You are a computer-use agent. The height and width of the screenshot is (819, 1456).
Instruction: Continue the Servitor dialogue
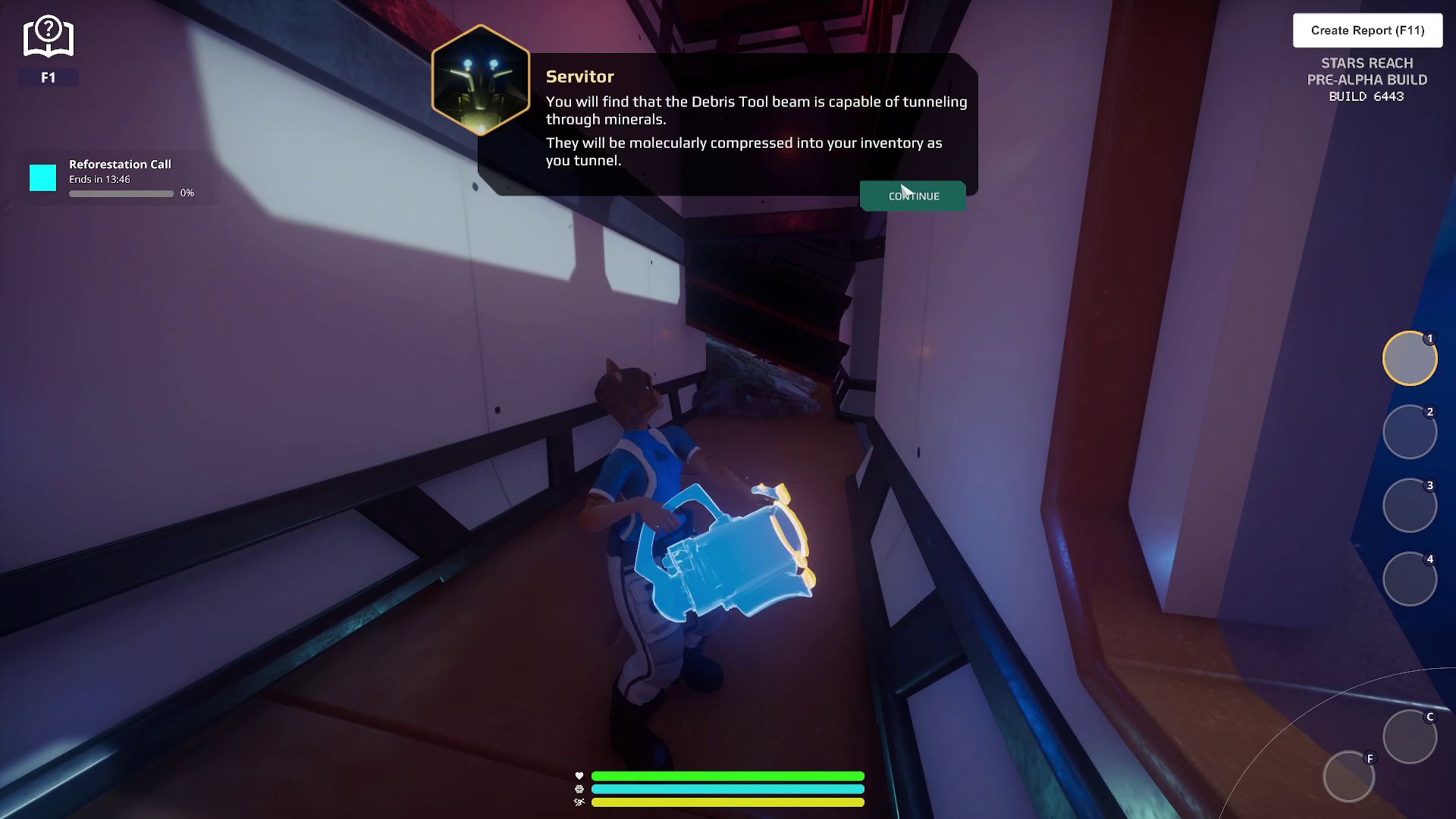913,196
